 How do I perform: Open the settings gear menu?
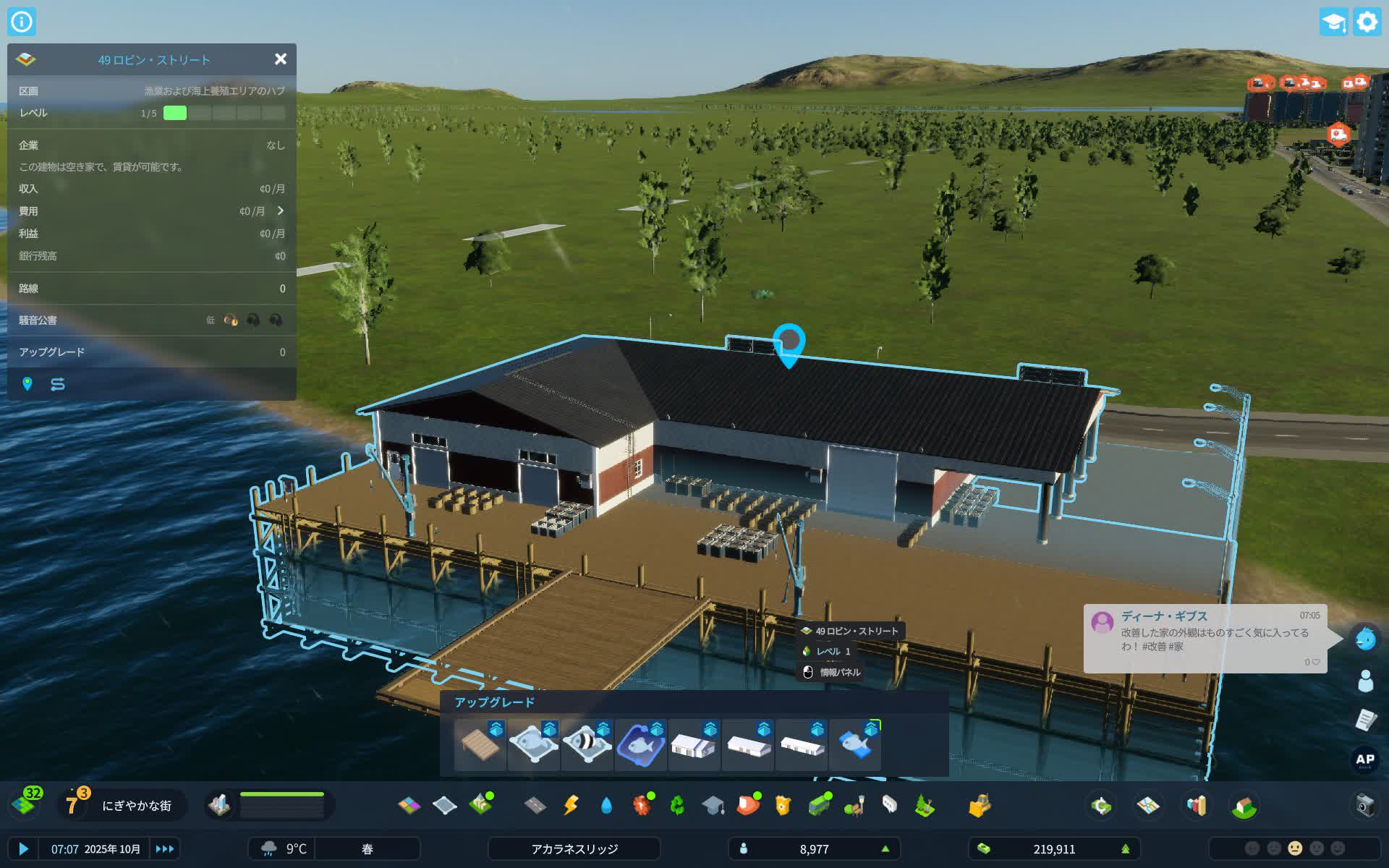coord(1367,22)
